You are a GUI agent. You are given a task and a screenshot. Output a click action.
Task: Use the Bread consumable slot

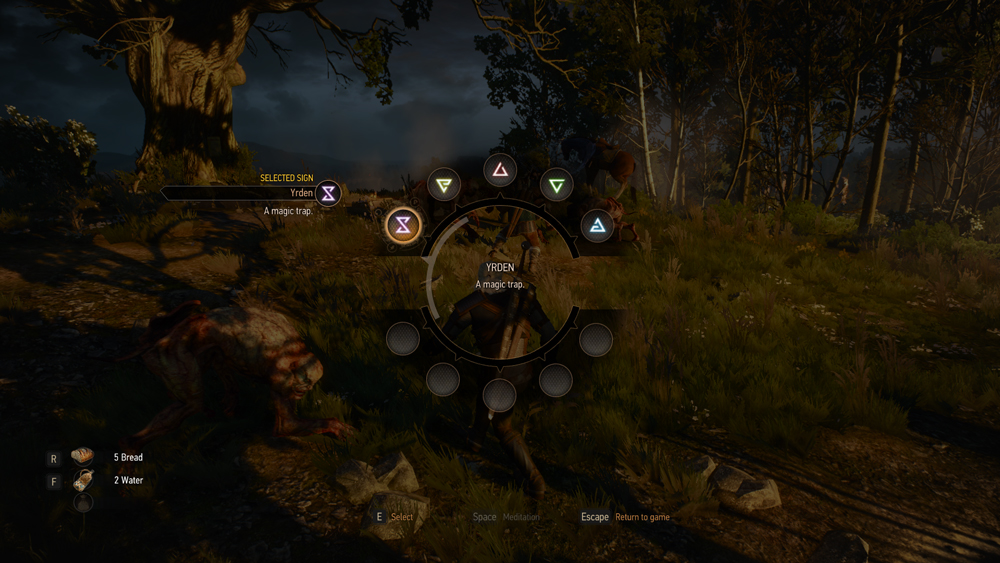point(83,457)
